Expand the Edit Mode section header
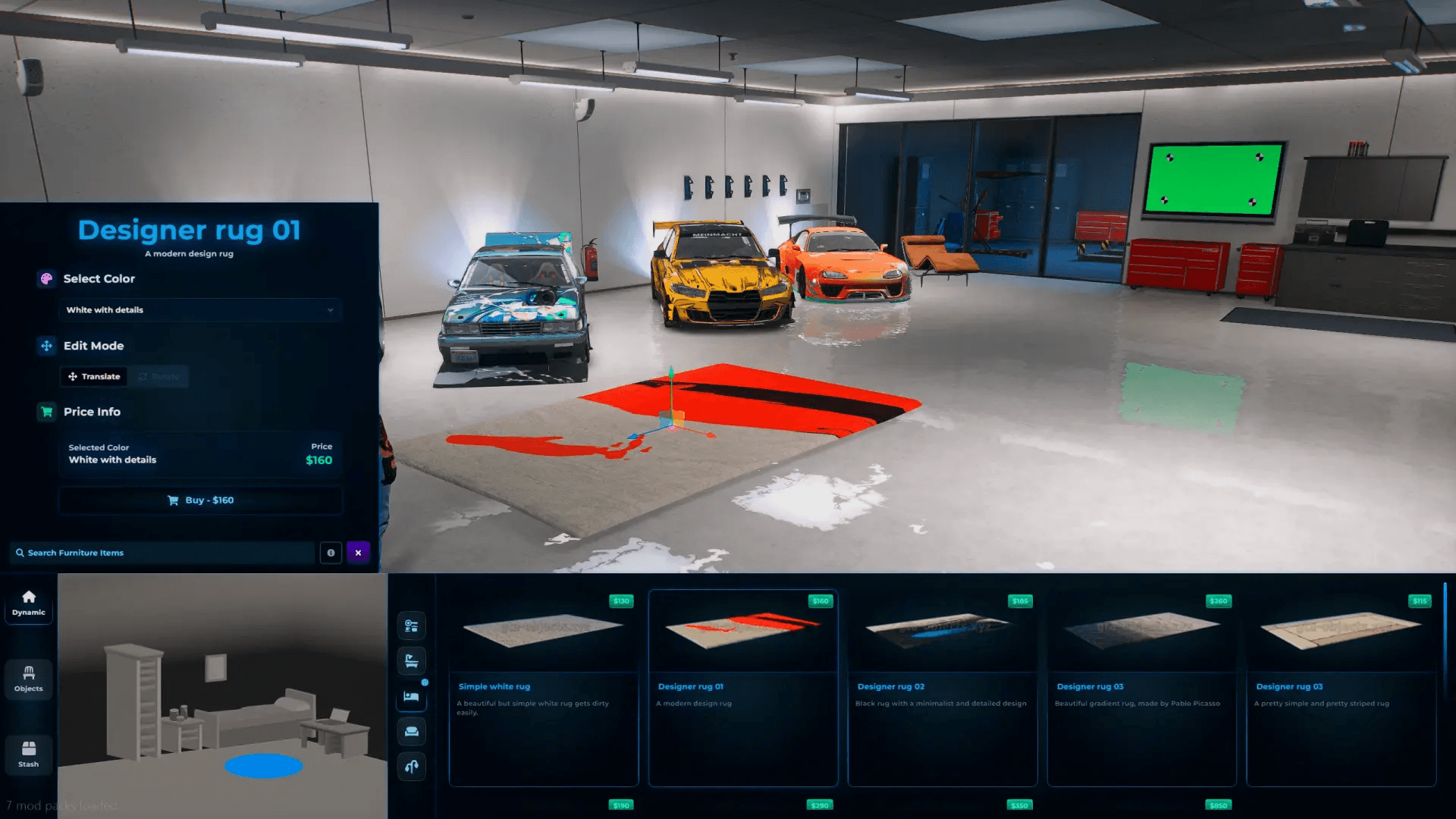Screen dimensions: 1456x819 pyautogui.click(x=93, y=346)
